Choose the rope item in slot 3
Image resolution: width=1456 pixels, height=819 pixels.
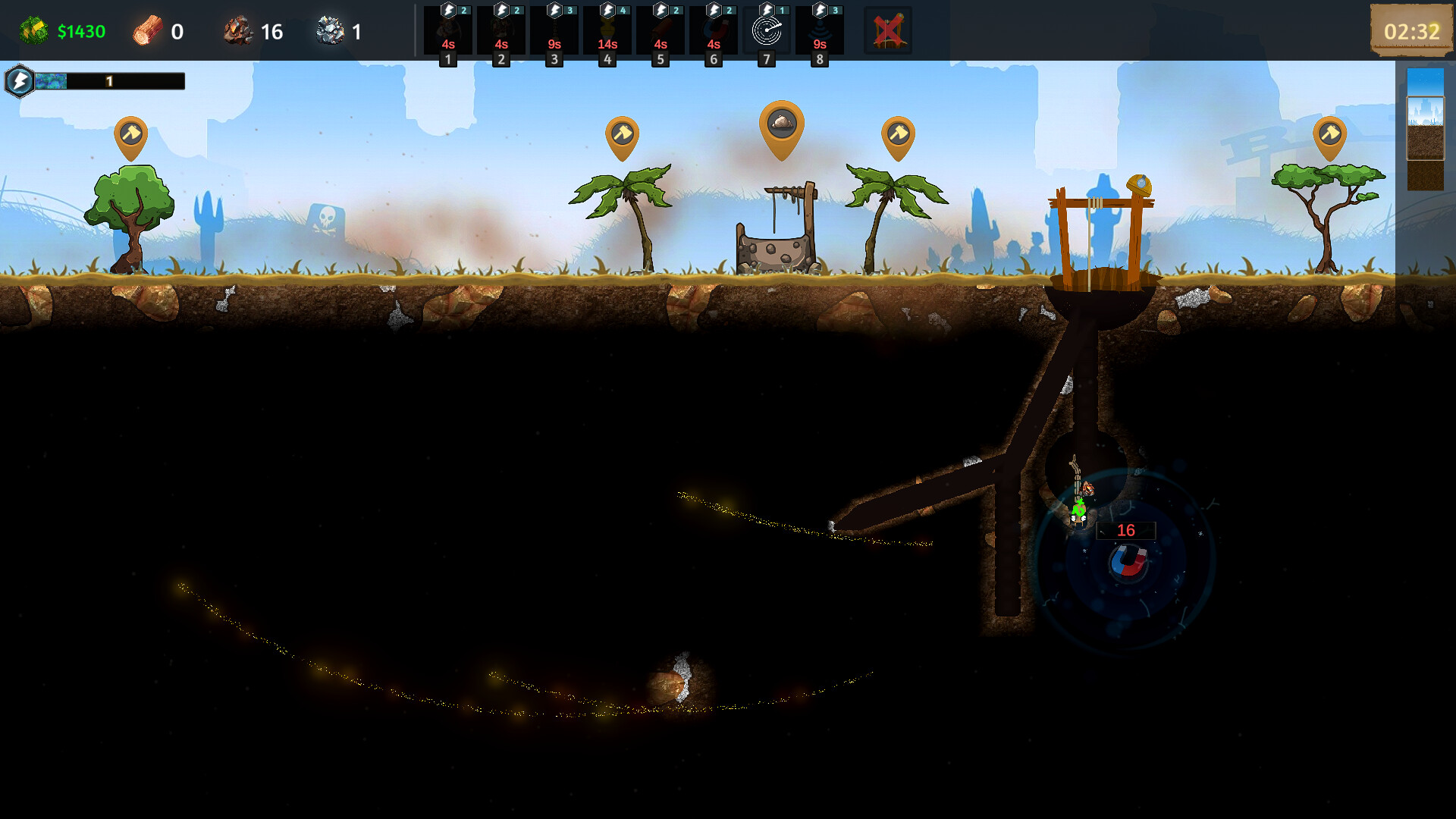[554, 31]
